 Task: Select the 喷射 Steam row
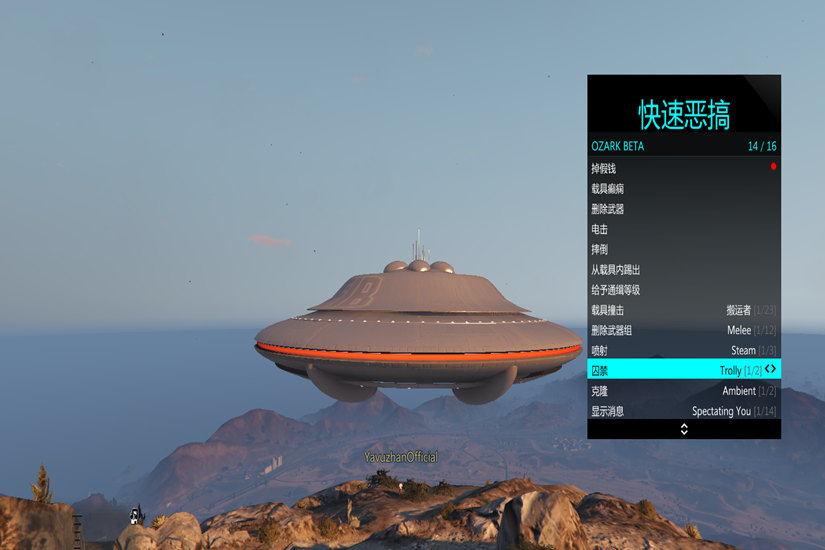pyautogui.click(x=683, y=350)
